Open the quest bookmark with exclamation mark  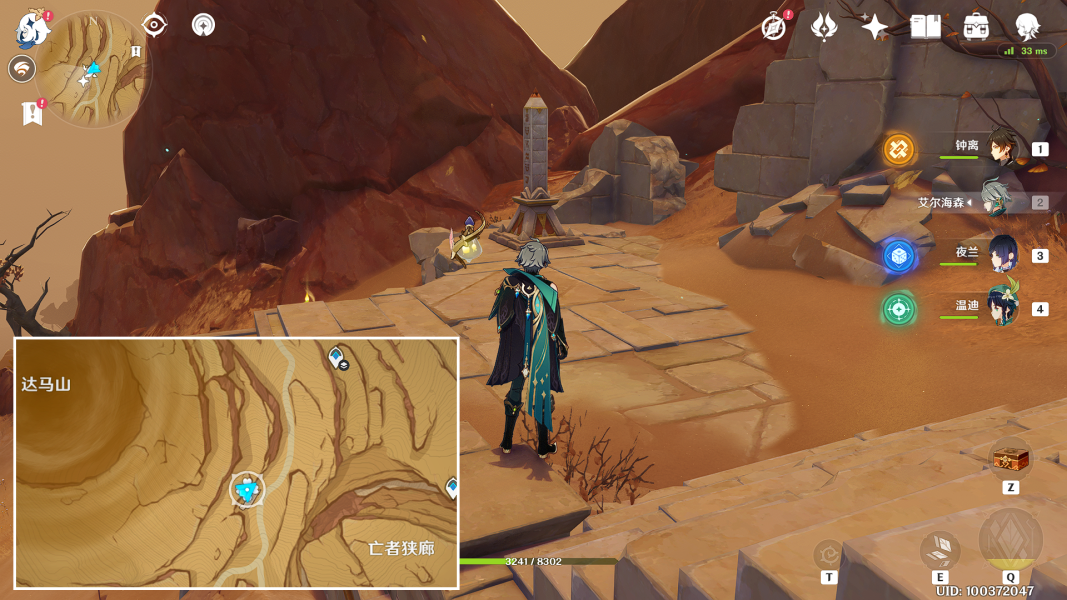coord(32,113)
